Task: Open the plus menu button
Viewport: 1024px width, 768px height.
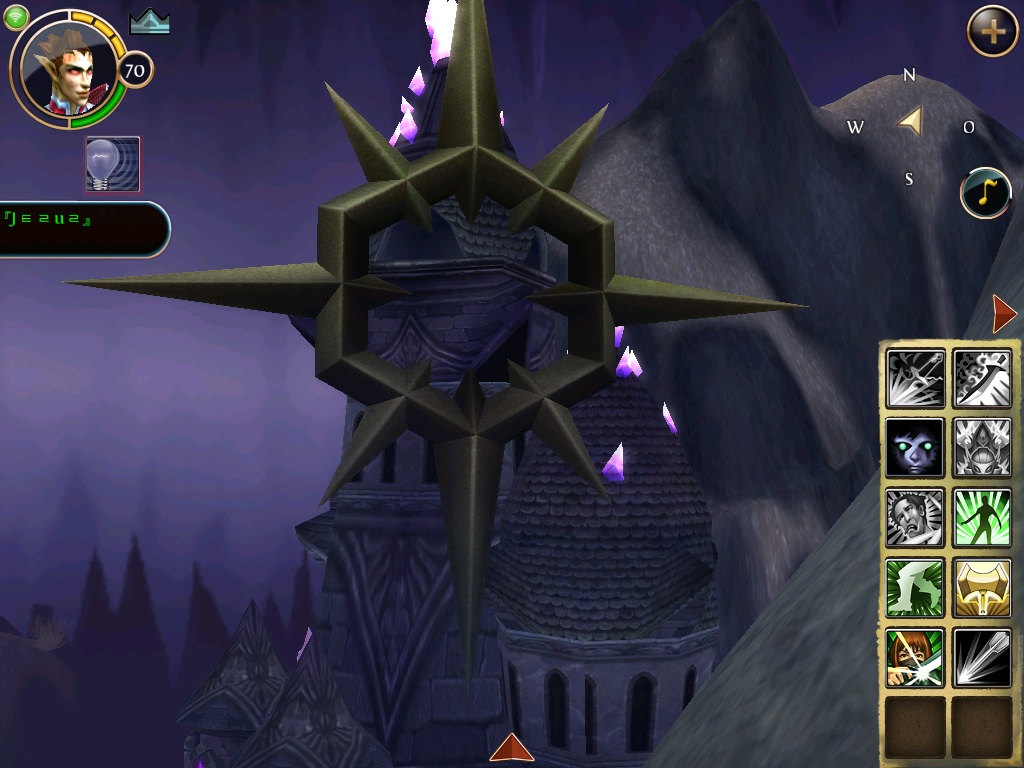Action: coord(992,32)
